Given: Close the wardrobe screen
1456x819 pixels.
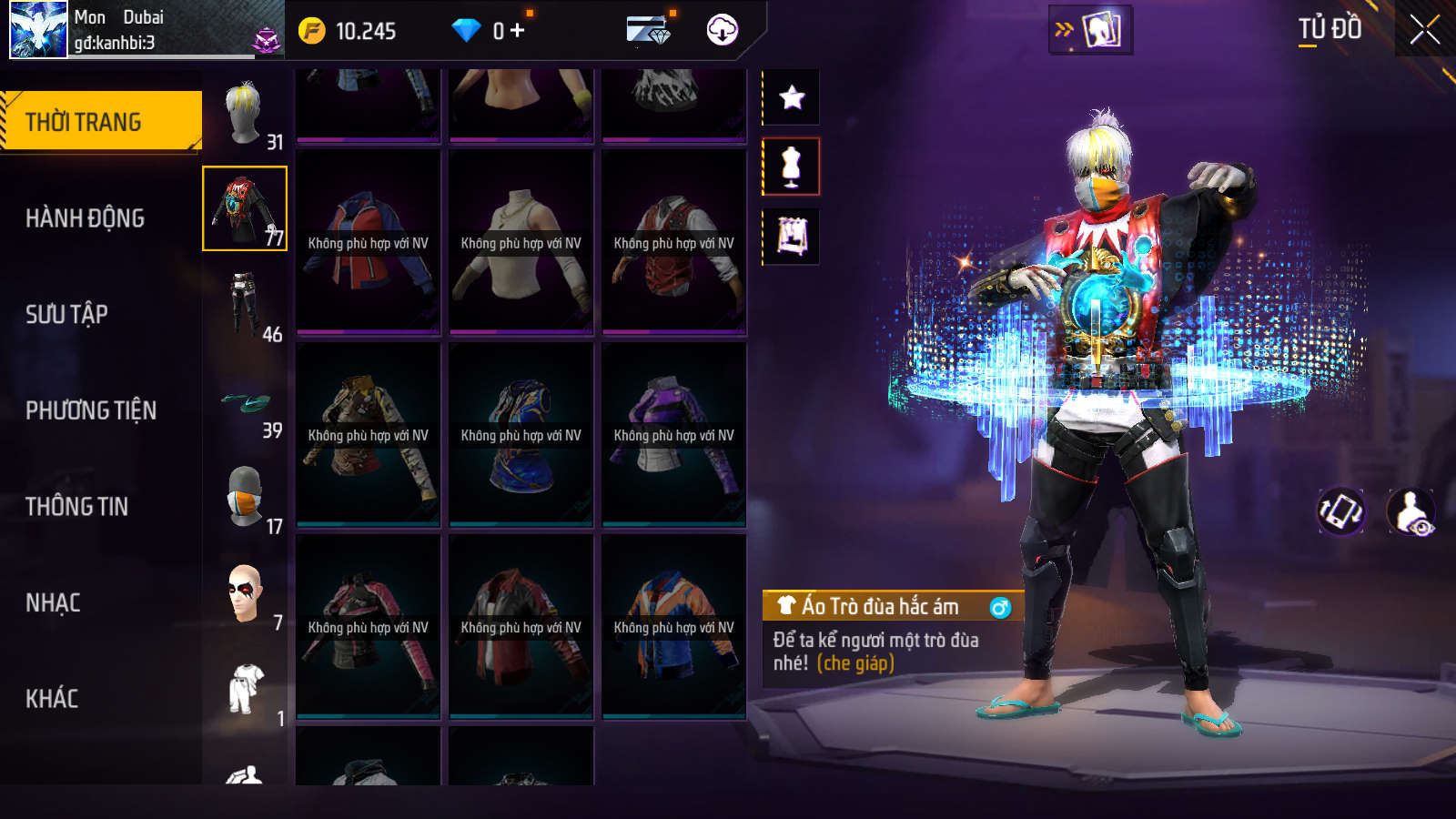Looking at the screenshot, I should 1424,30.
